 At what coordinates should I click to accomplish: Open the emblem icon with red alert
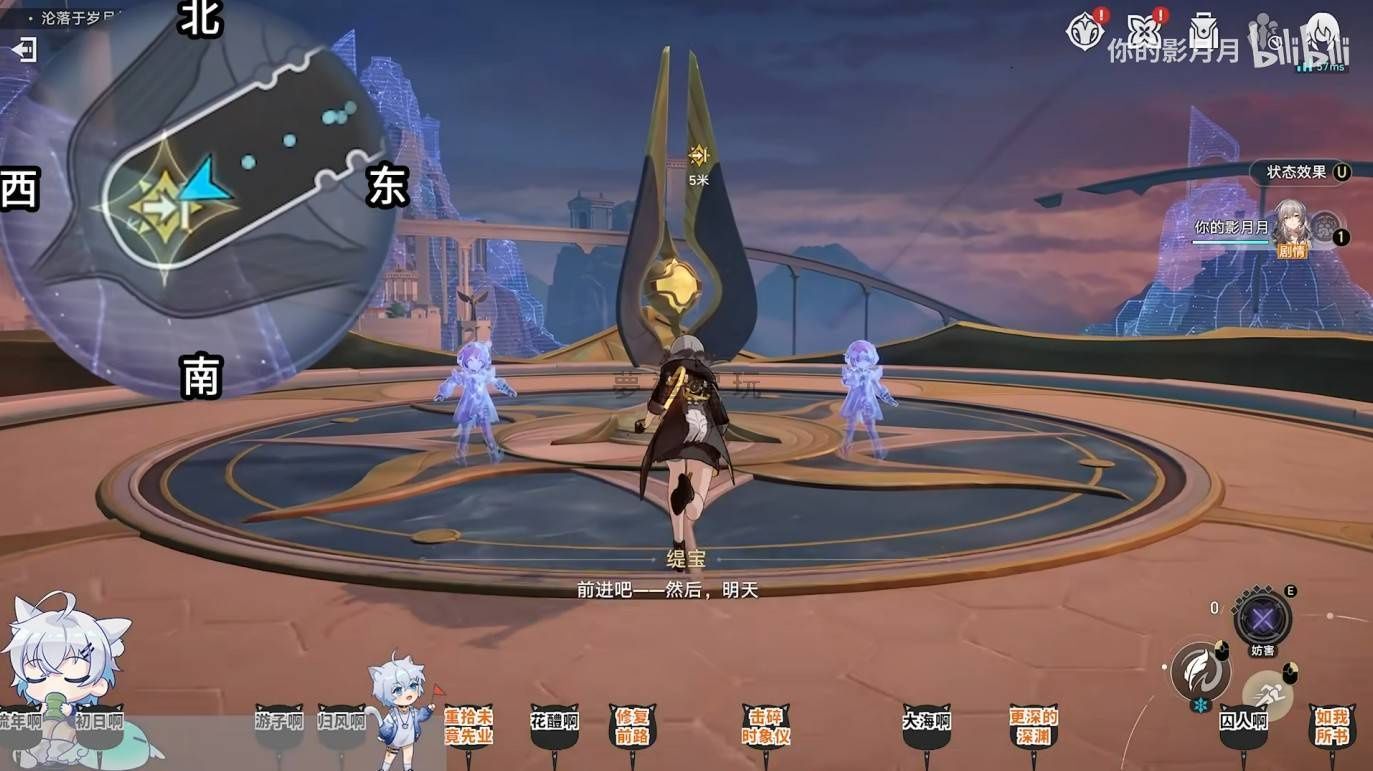1084,31
